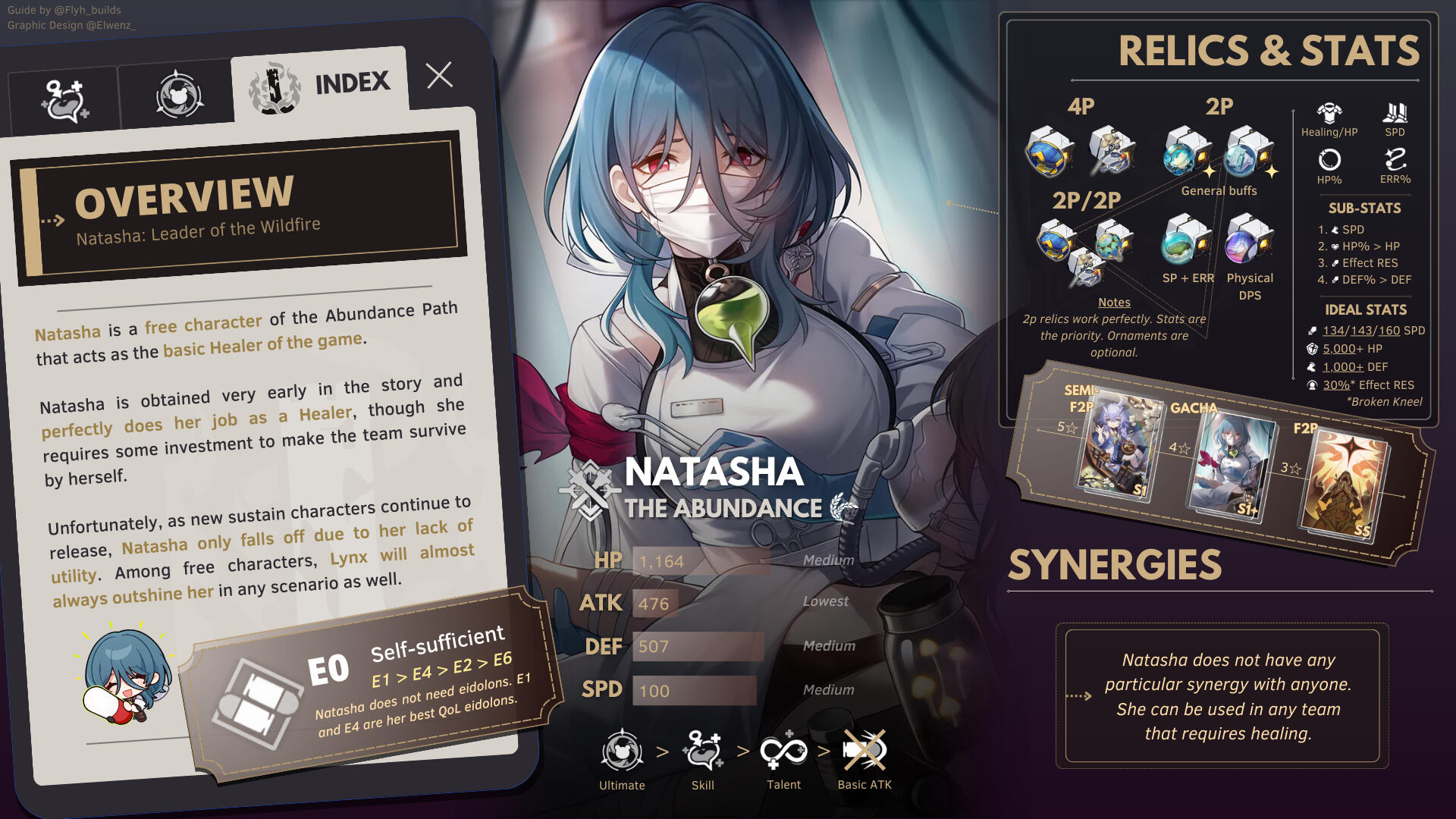1456x819 pixels.
Task: Choose the HP% sphere icon
Action: click(1329, 160)
